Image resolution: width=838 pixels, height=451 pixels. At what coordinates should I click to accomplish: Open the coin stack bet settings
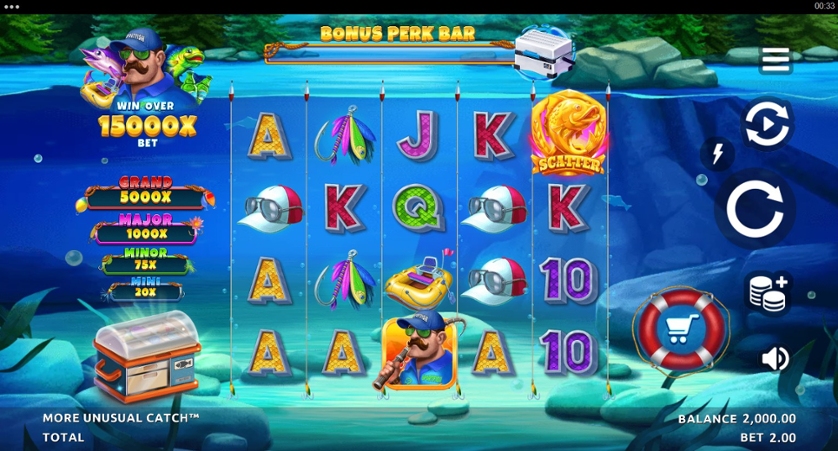[x=768, y=293]
